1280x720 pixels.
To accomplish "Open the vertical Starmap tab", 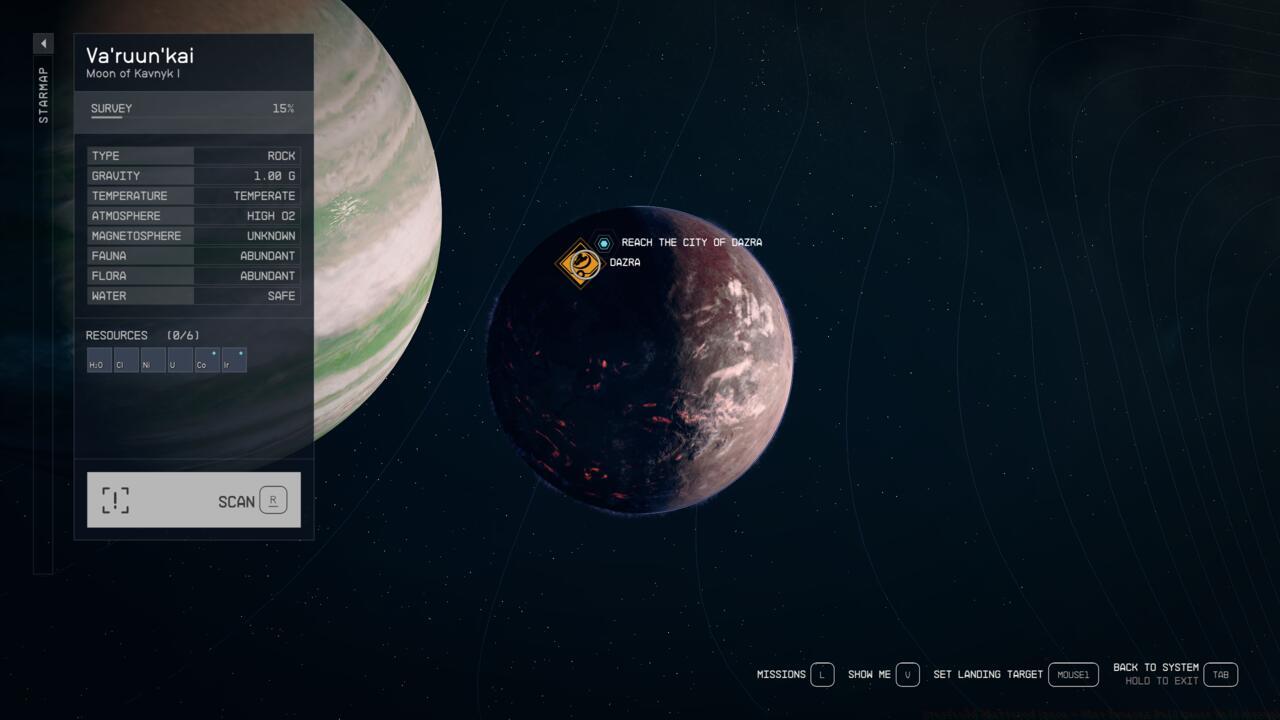I will pyautogui.click(x=43, y=95).
